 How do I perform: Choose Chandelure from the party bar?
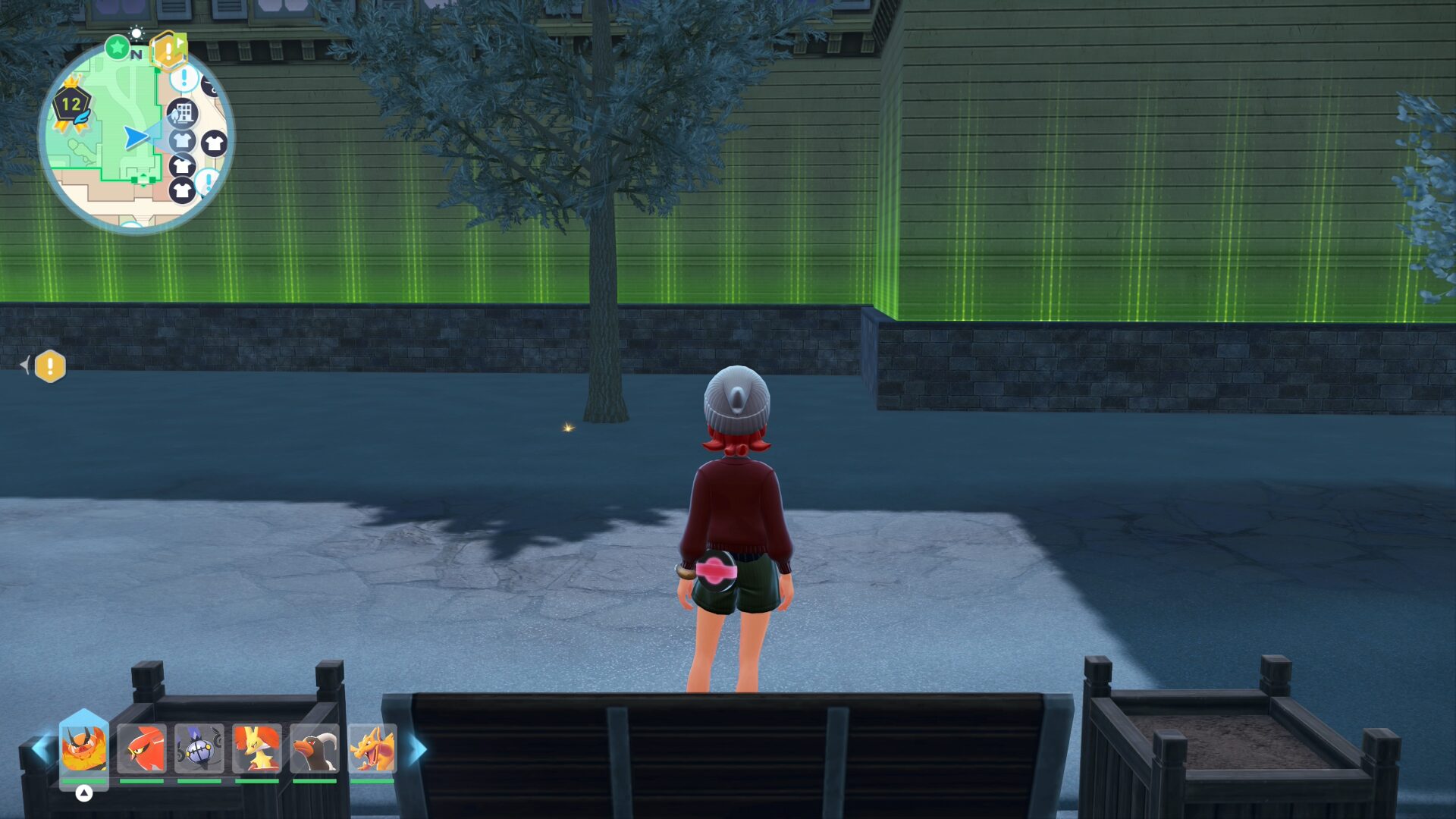[199, 748]
